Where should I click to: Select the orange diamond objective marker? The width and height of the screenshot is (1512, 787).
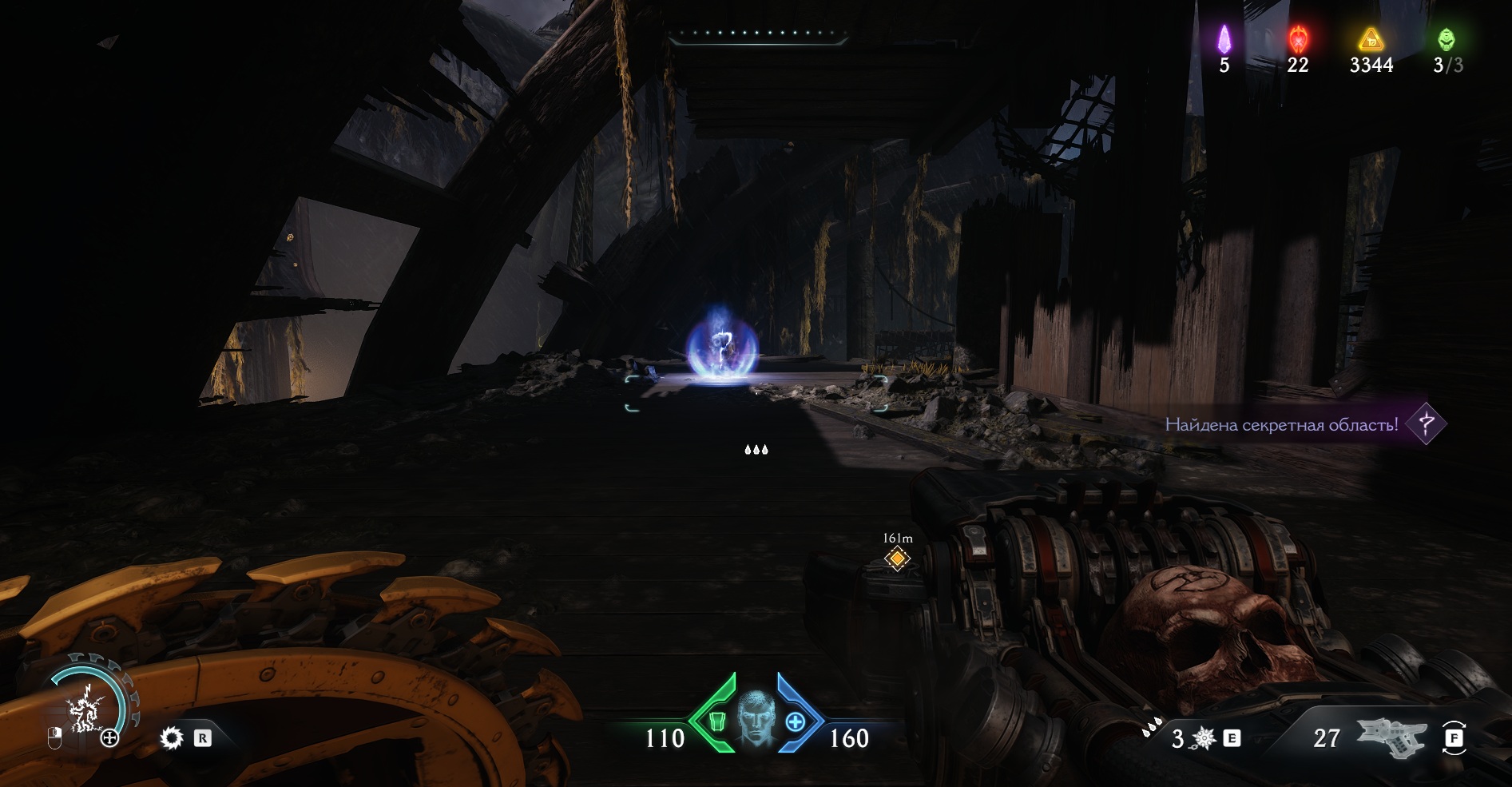[x=897, y=558]
